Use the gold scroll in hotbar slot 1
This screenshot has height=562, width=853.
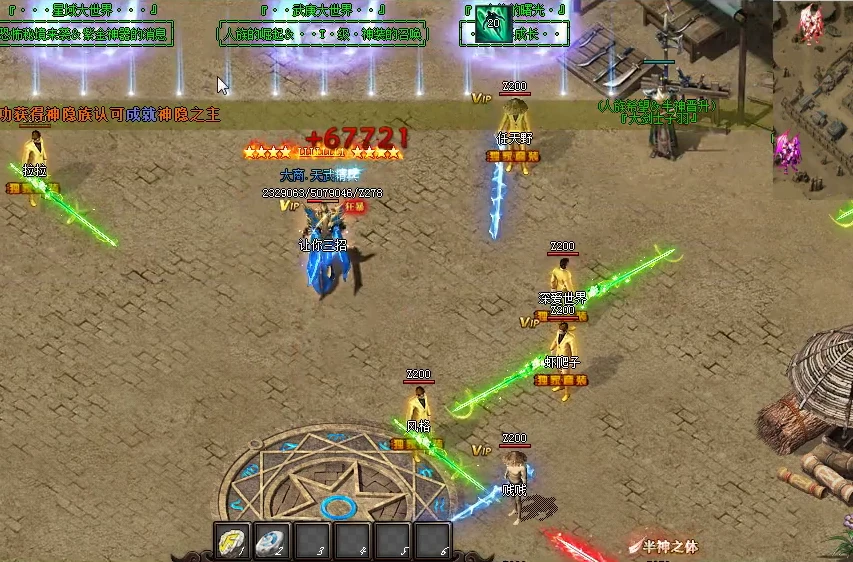coord(232,541)
